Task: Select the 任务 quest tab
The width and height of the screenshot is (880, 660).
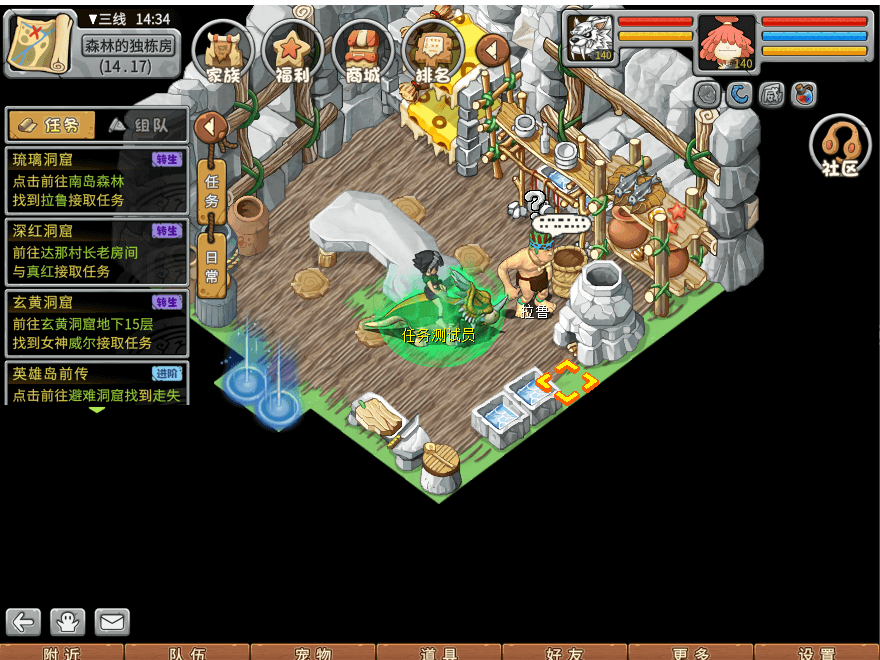Action: (x=52, y=125)
